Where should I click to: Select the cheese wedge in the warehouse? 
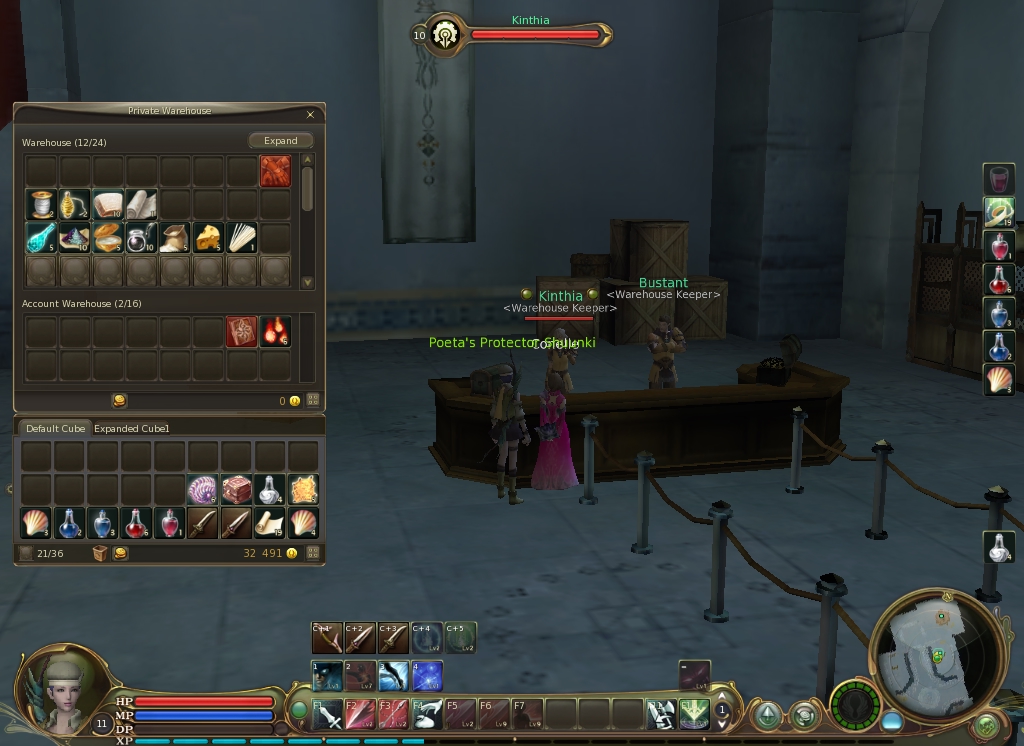(208, 238)
